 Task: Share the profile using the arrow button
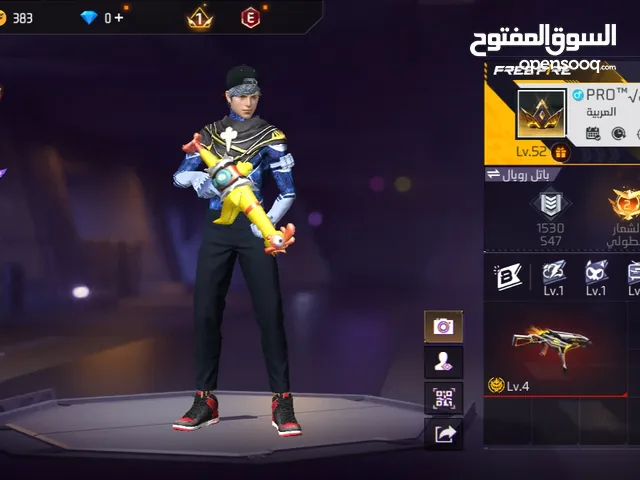click(443, 433)
